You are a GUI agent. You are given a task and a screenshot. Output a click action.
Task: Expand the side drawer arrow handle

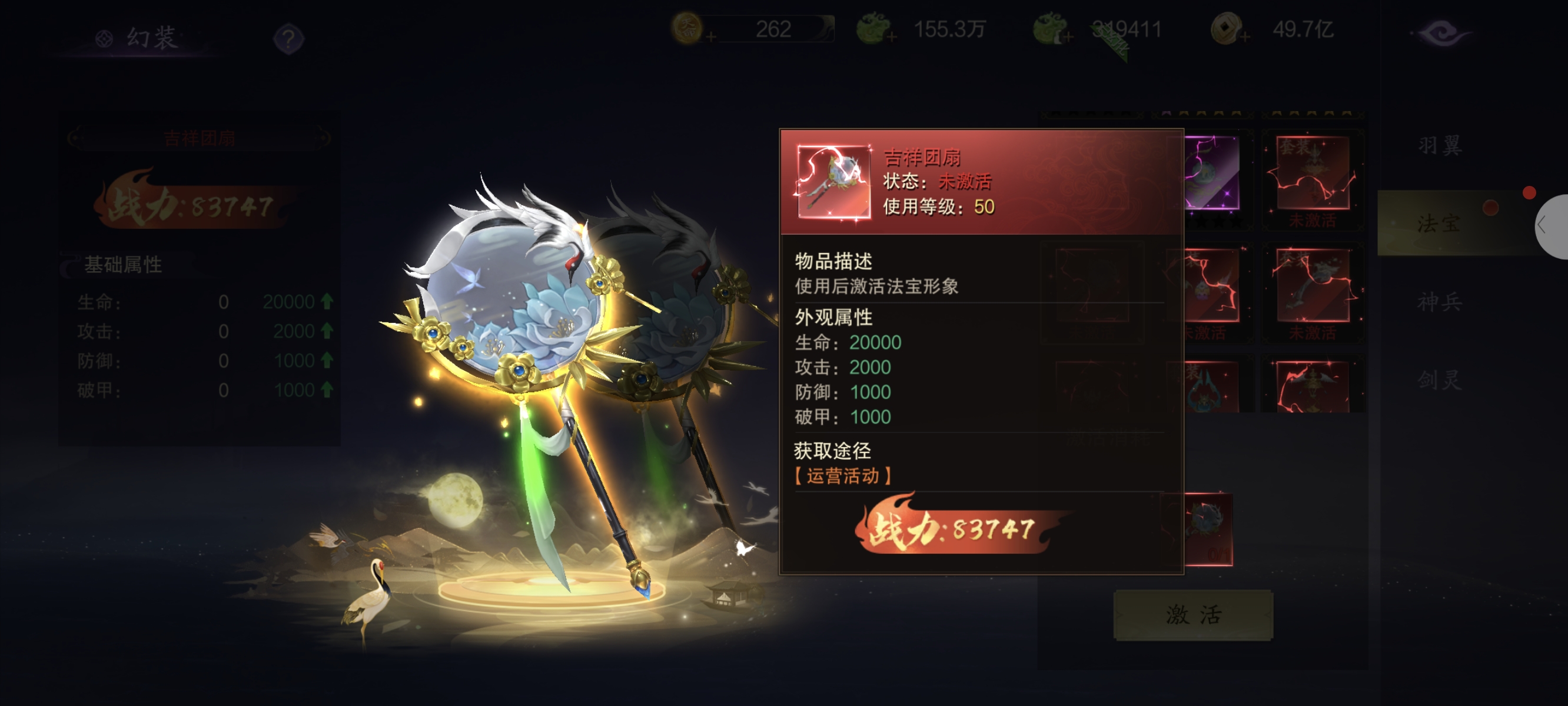pos(1546,226)
